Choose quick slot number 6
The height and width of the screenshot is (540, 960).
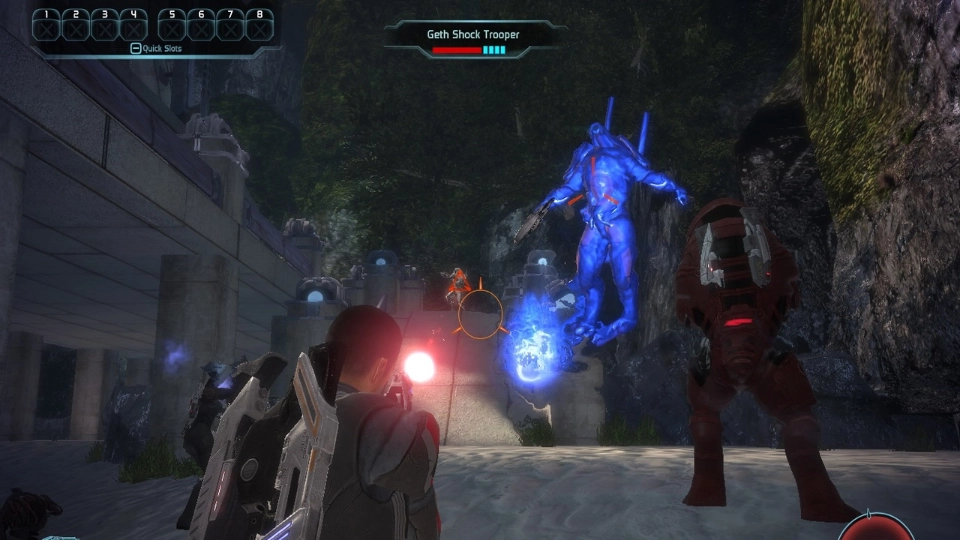201,25
